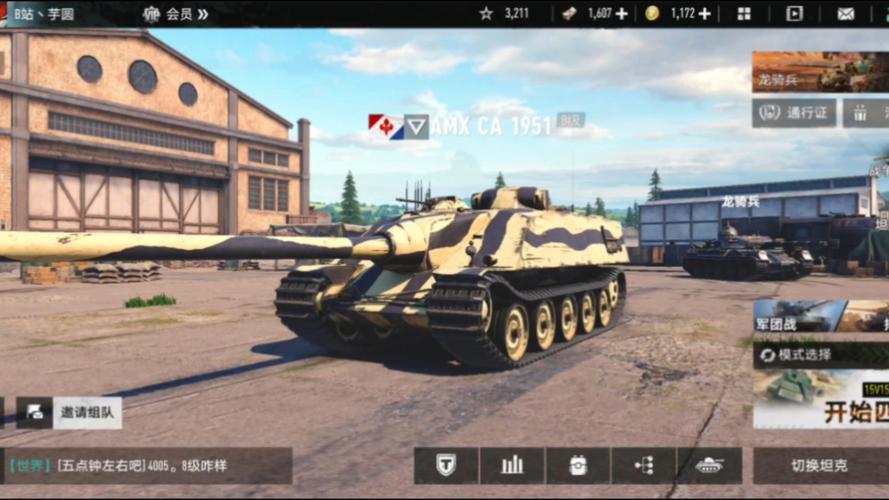Click the 邀请组队 invite team button
Image resolution: width=889 pixels, height=500 pixels.
[70, 412]
